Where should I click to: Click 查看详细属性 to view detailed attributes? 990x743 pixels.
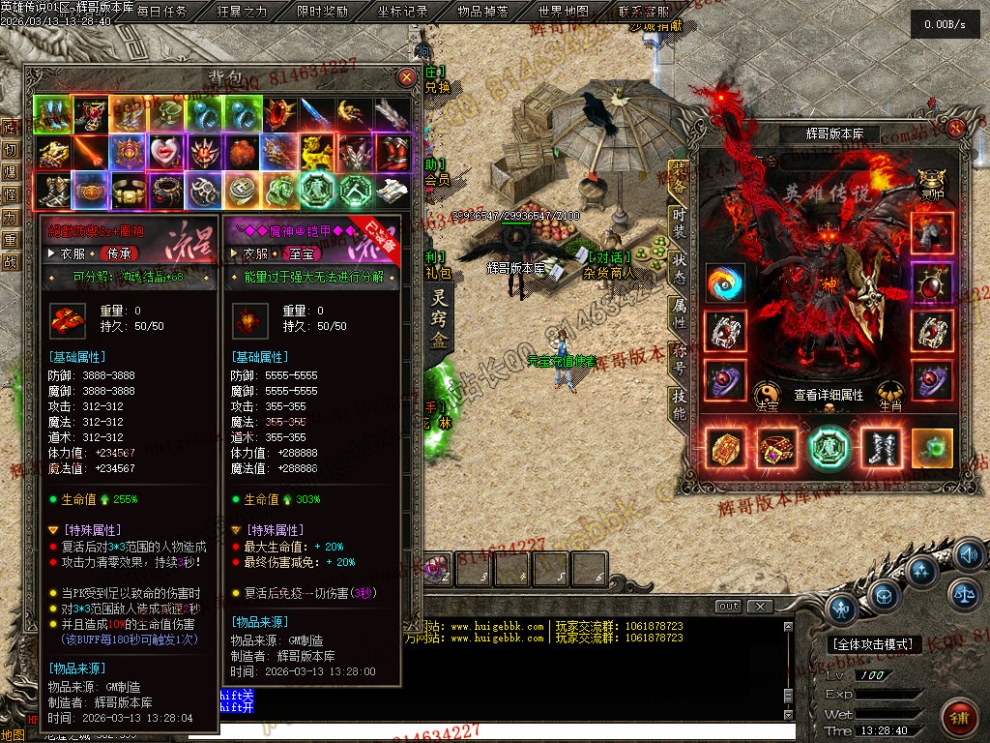(x=828, y=396)
